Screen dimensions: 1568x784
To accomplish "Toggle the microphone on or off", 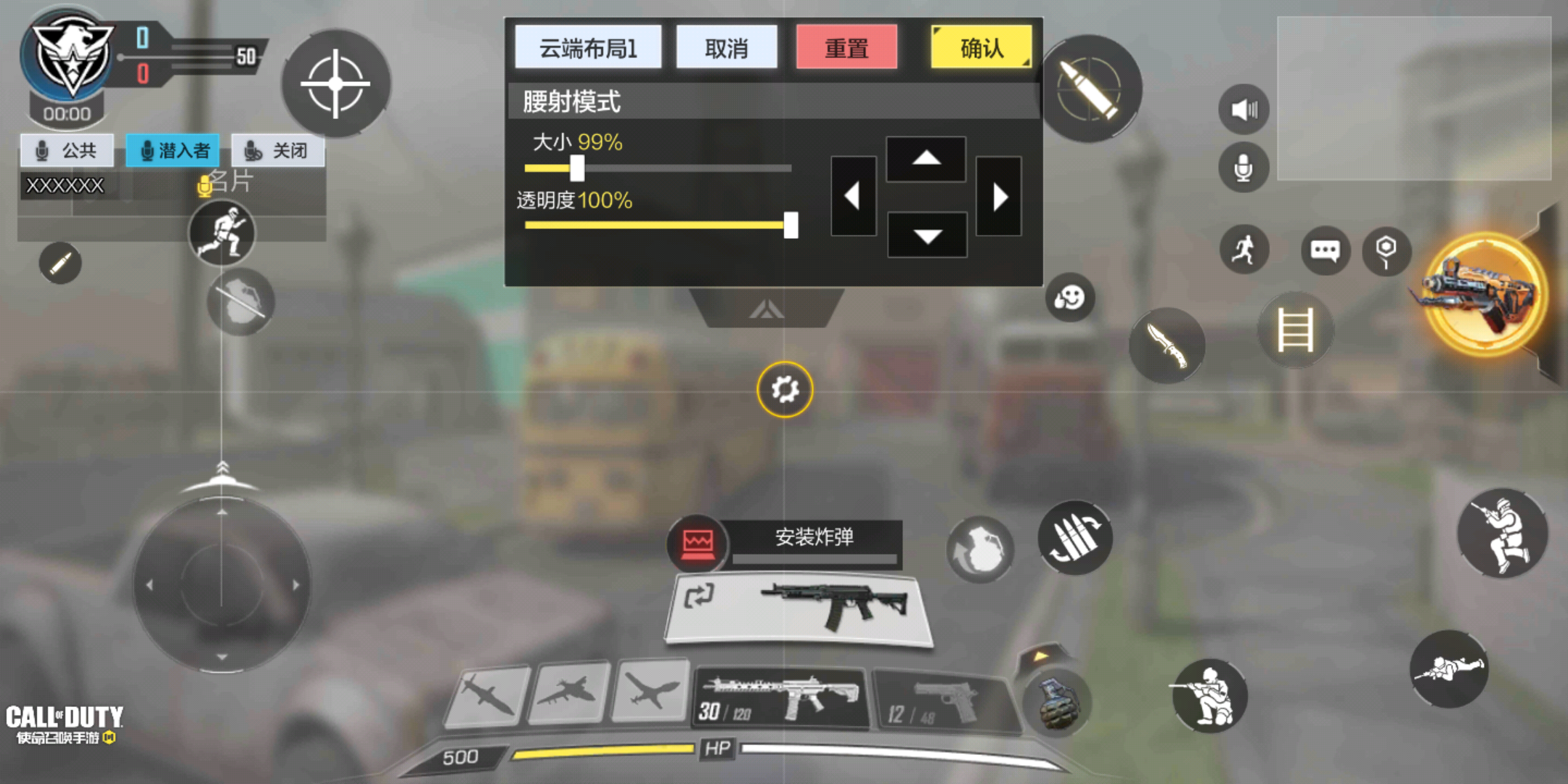I will [1243, 168].
